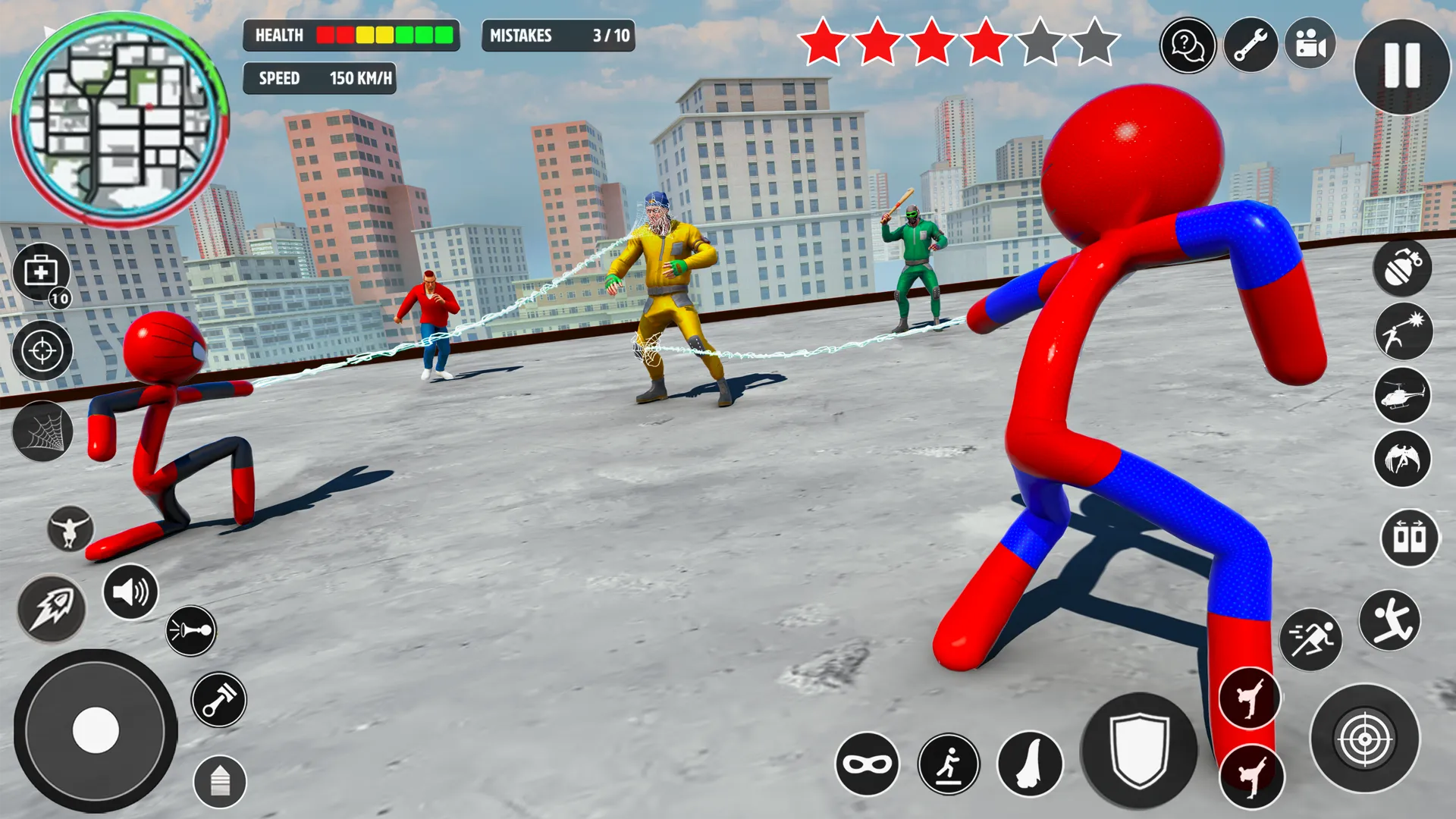Activate the winged flight ability

click(1402, 459)
